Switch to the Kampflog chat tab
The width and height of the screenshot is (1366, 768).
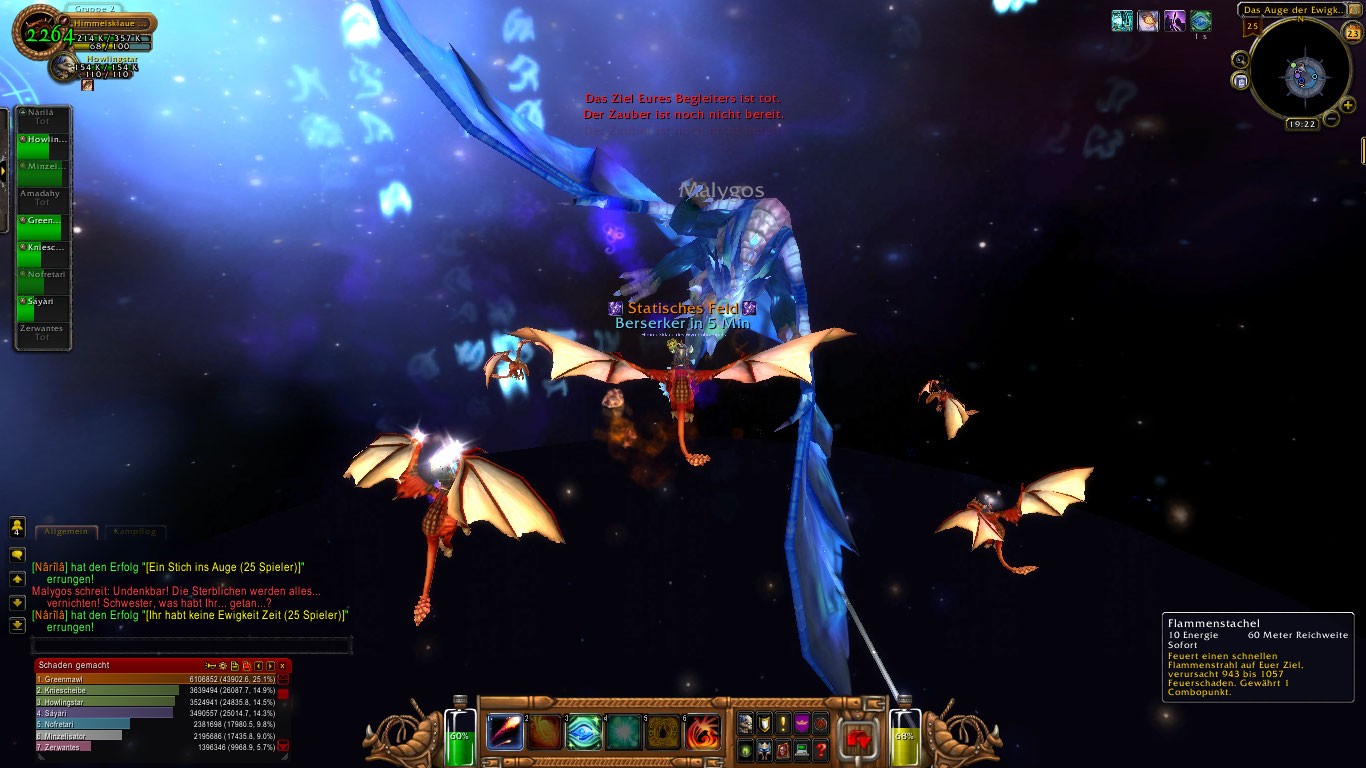click(134, 532)
